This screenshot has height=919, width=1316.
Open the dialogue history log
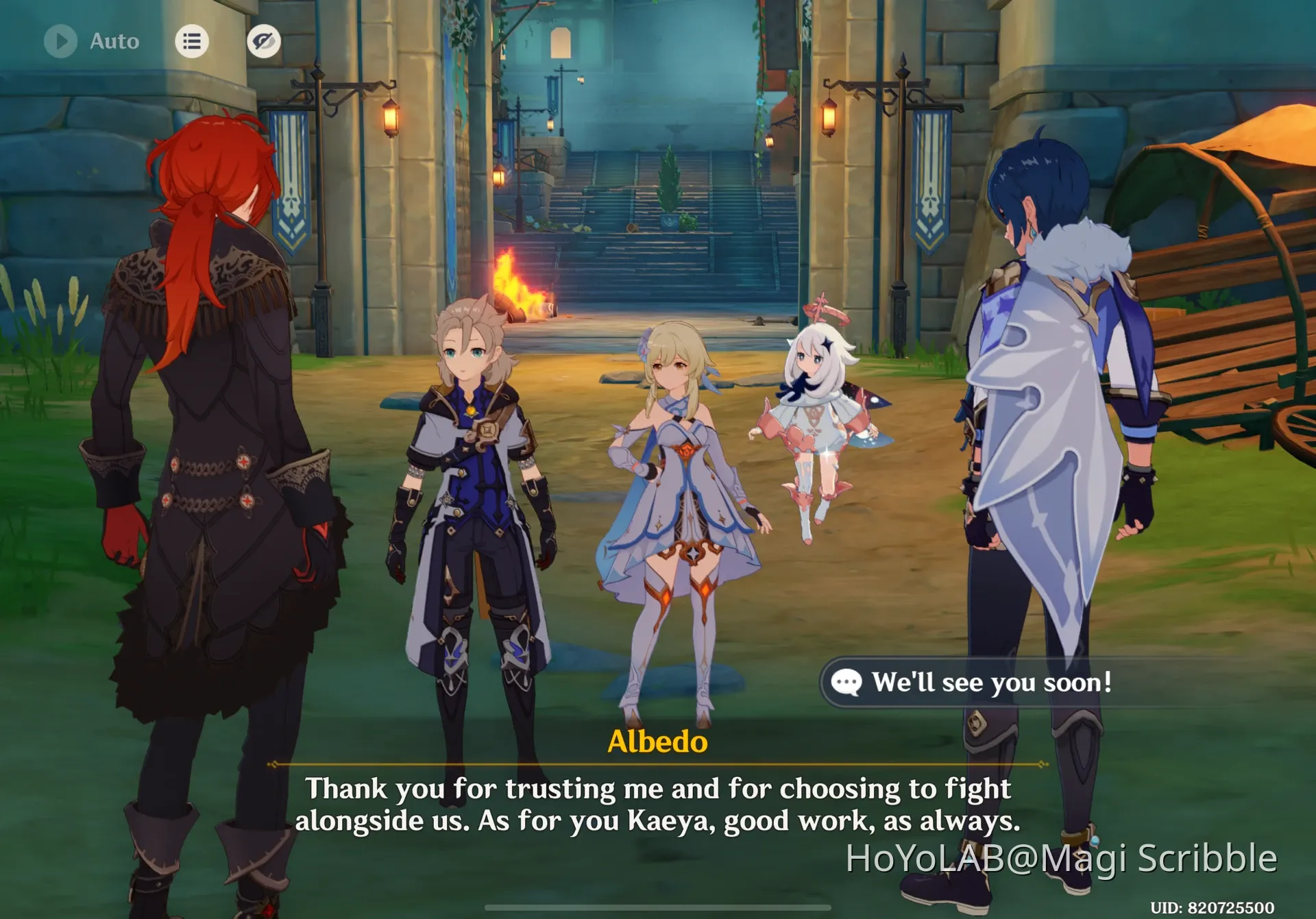pos(192,41)
